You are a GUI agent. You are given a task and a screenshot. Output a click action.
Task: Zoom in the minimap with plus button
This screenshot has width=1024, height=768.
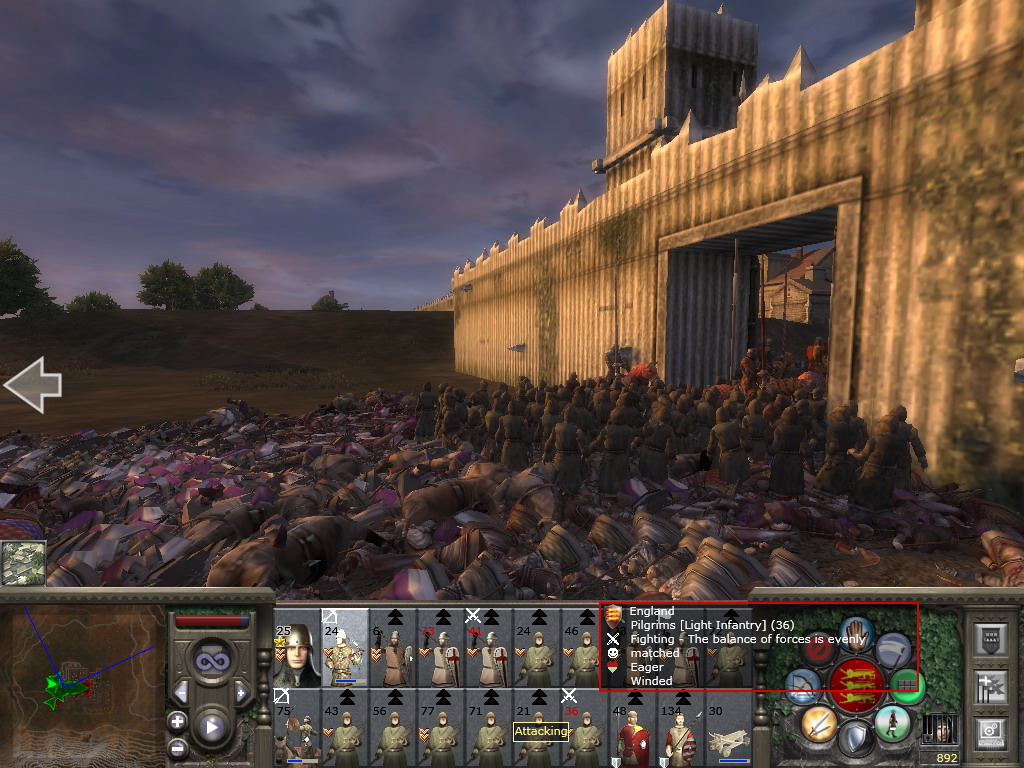[x=178, y=721]
